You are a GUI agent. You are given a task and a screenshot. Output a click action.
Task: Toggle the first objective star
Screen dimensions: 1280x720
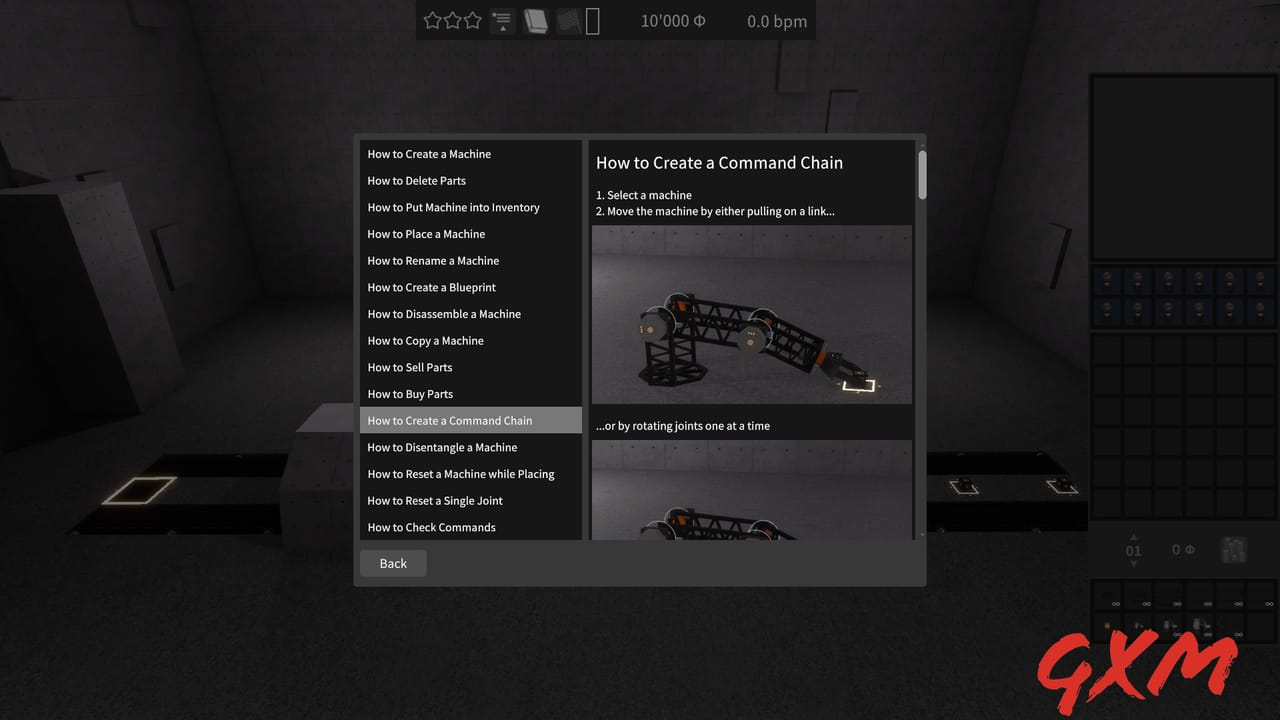click(x=432, y=19)
